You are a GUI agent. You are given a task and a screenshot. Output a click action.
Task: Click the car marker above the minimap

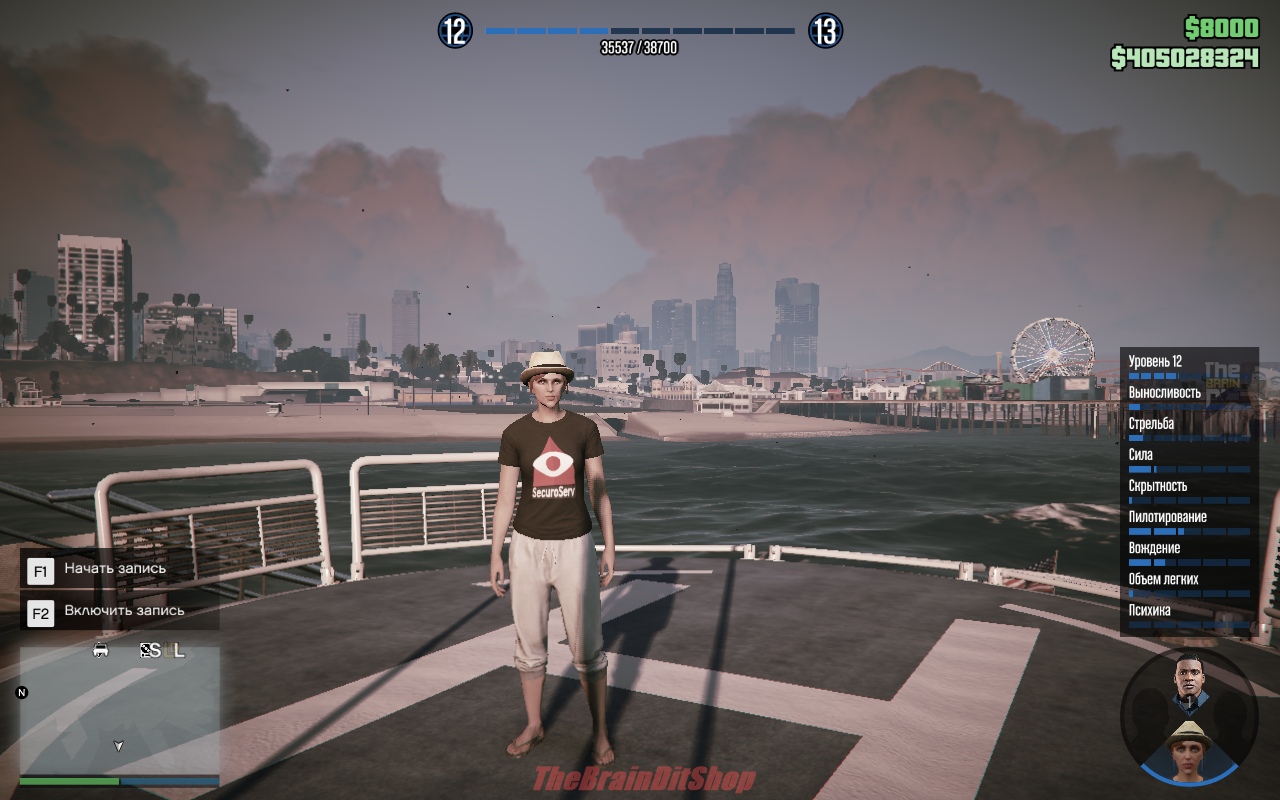[100, 650]
